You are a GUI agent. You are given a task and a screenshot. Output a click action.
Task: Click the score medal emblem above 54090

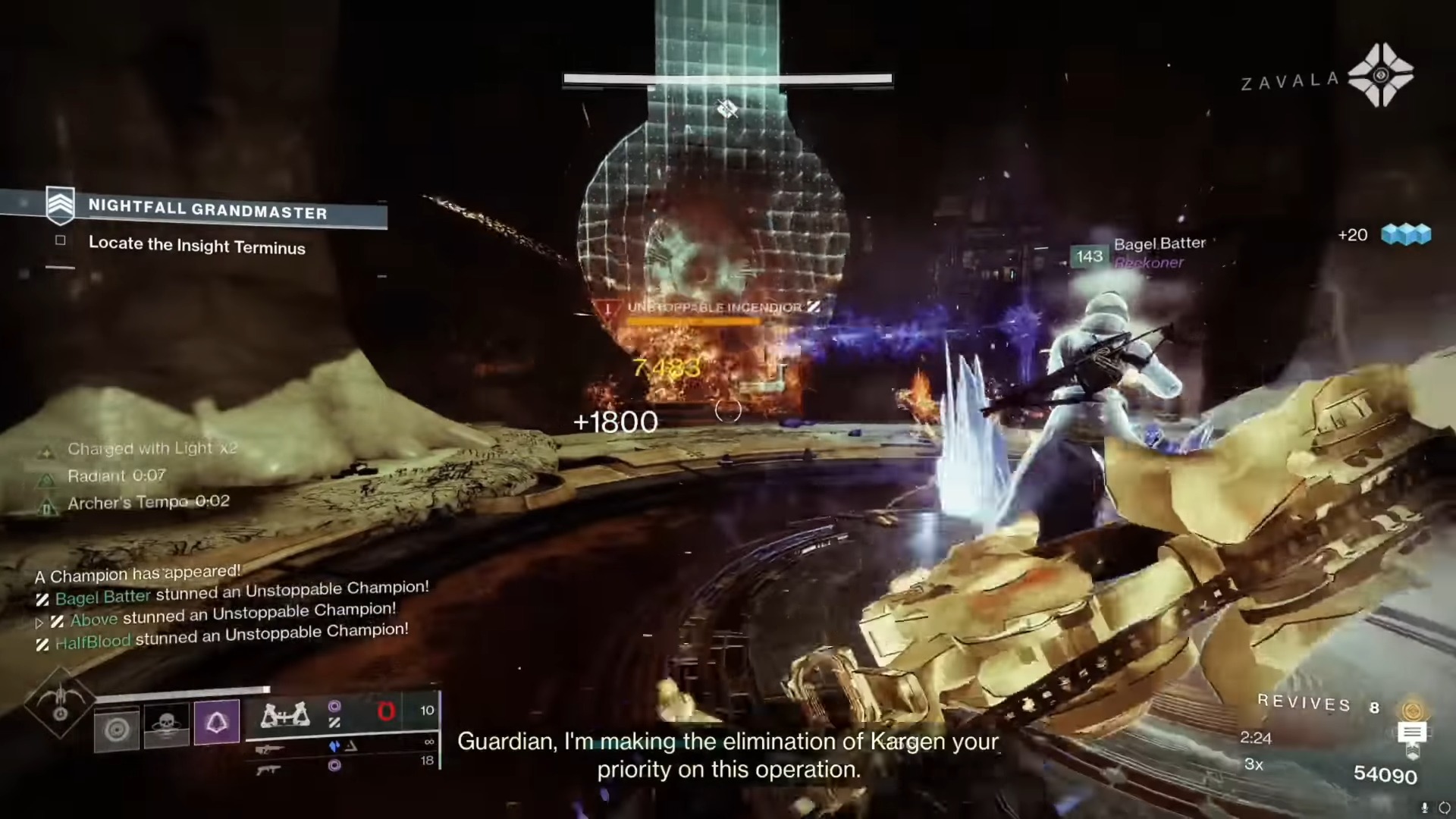click(x=1411, y=728)
